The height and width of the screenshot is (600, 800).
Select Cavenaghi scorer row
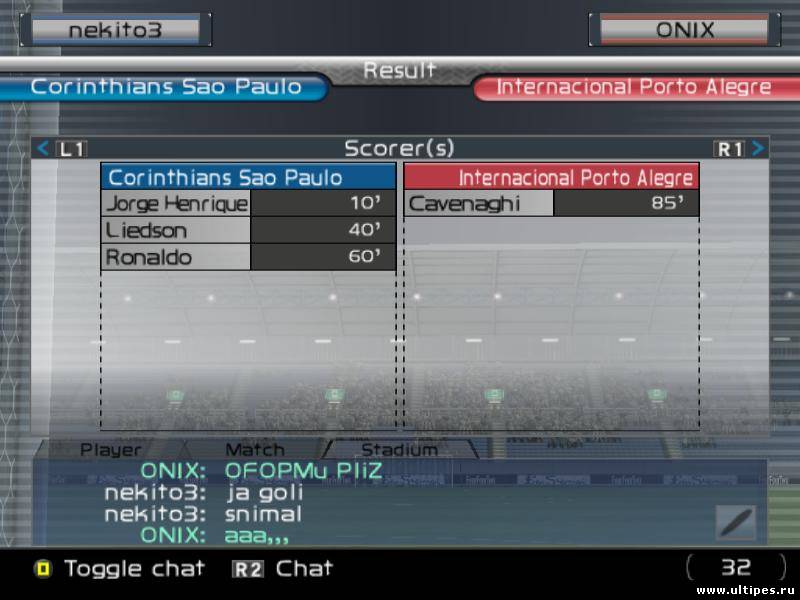551,204
